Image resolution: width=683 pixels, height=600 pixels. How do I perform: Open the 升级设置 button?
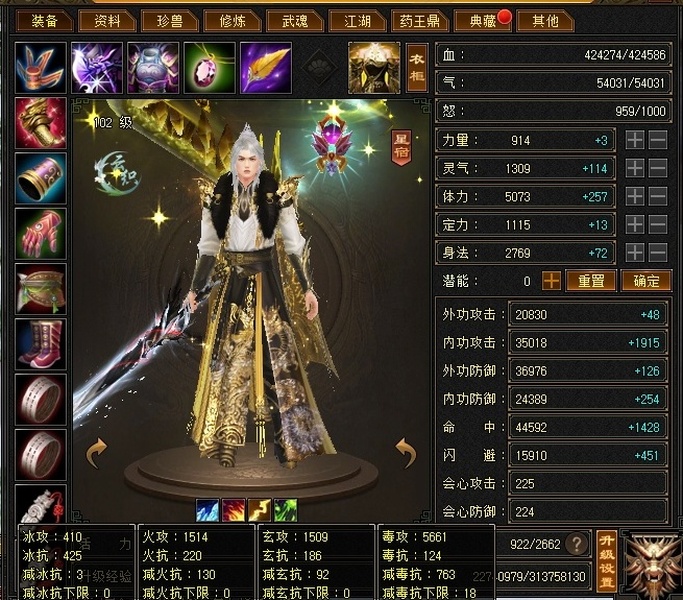click(x=606, y=560)
